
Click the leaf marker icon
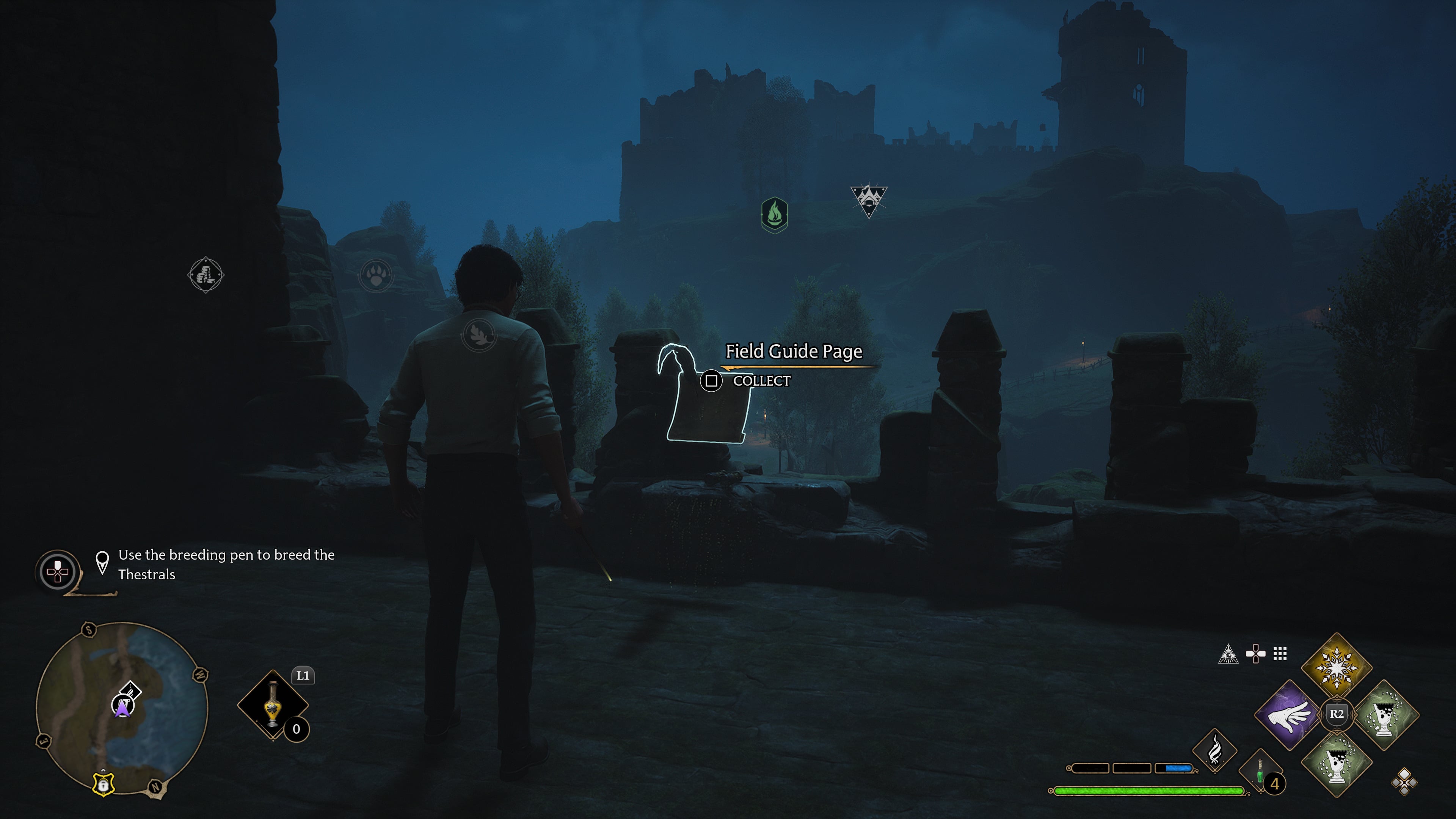pyautogui.click(x=479, y=334)
